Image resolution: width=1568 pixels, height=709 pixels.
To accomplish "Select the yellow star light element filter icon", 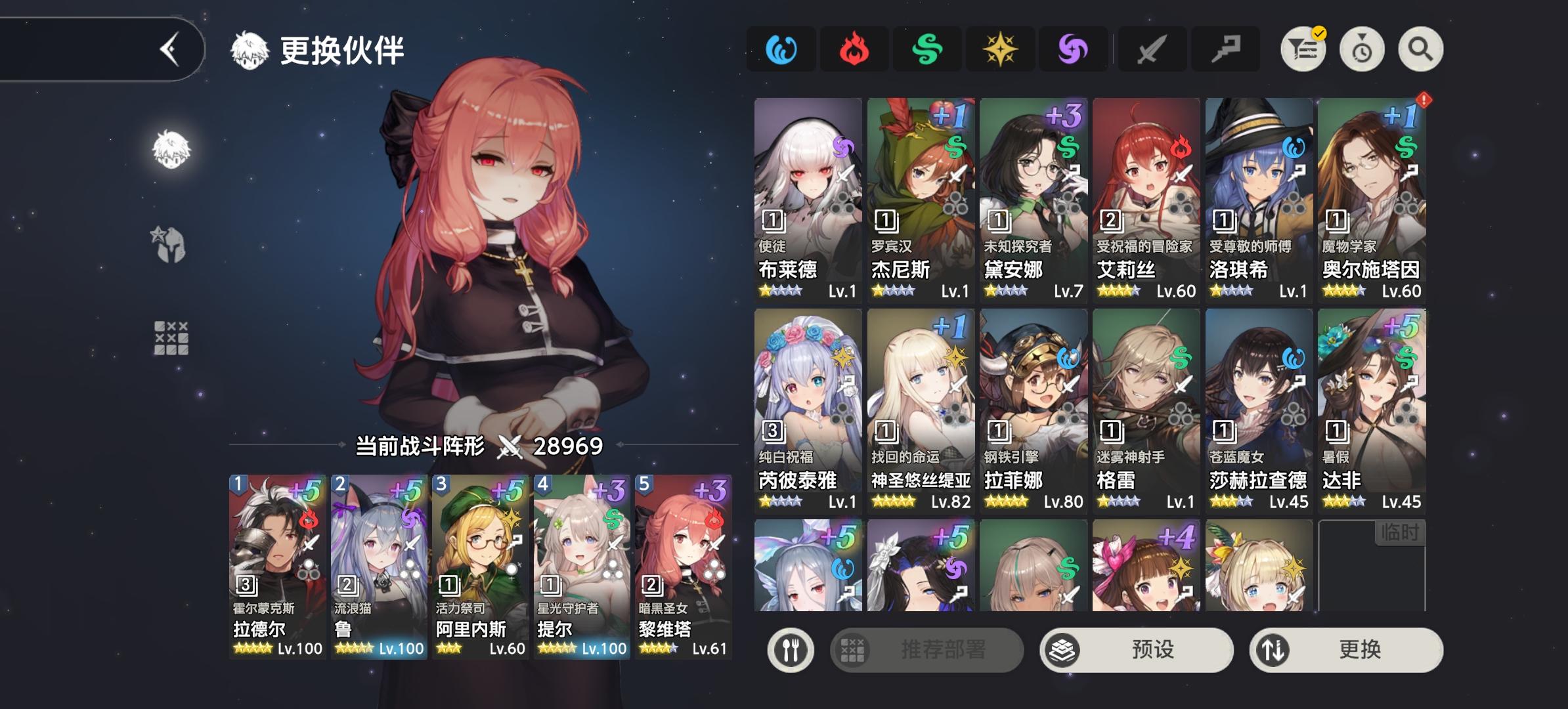I will [x=999, y=48].
